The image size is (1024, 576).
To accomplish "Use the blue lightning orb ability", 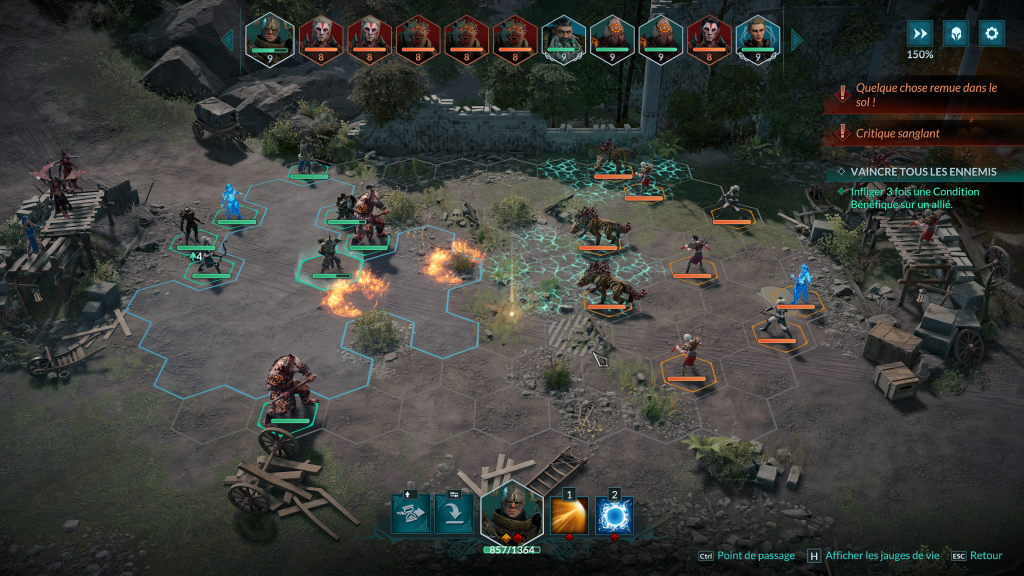I will (x=614, y=516).
